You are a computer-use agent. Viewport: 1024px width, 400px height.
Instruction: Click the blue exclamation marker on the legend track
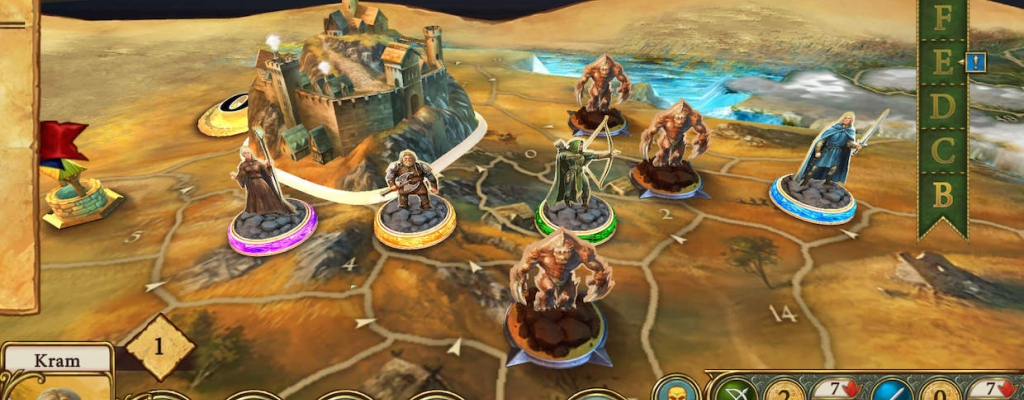[976, 63]
